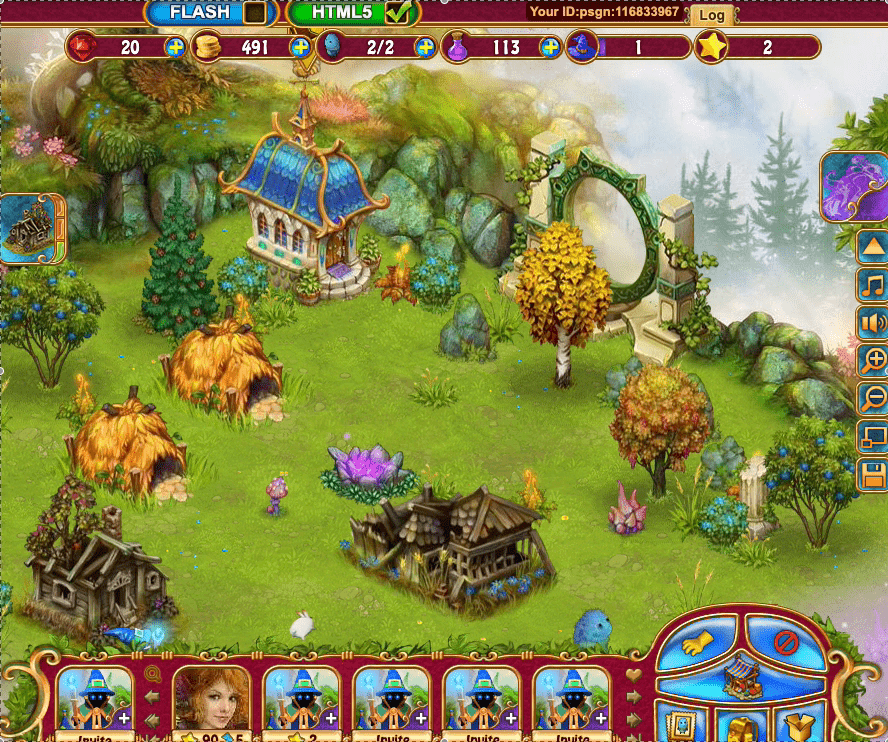Add more blue workers with plus button
This screenshot has height=742, width=888.
point(425,47)
